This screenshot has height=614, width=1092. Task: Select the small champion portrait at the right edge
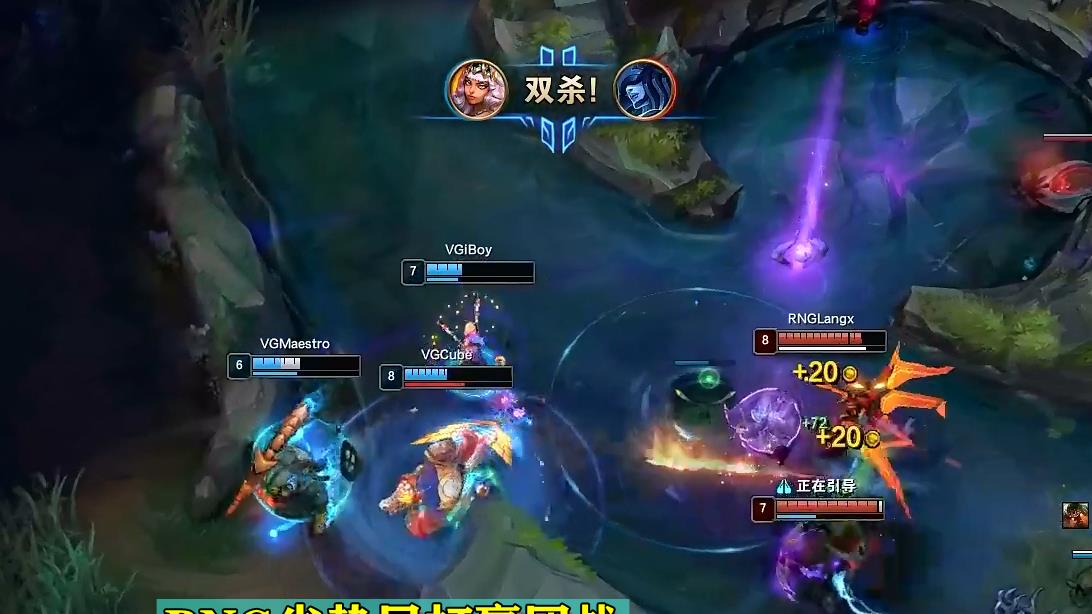point(1075,515)
